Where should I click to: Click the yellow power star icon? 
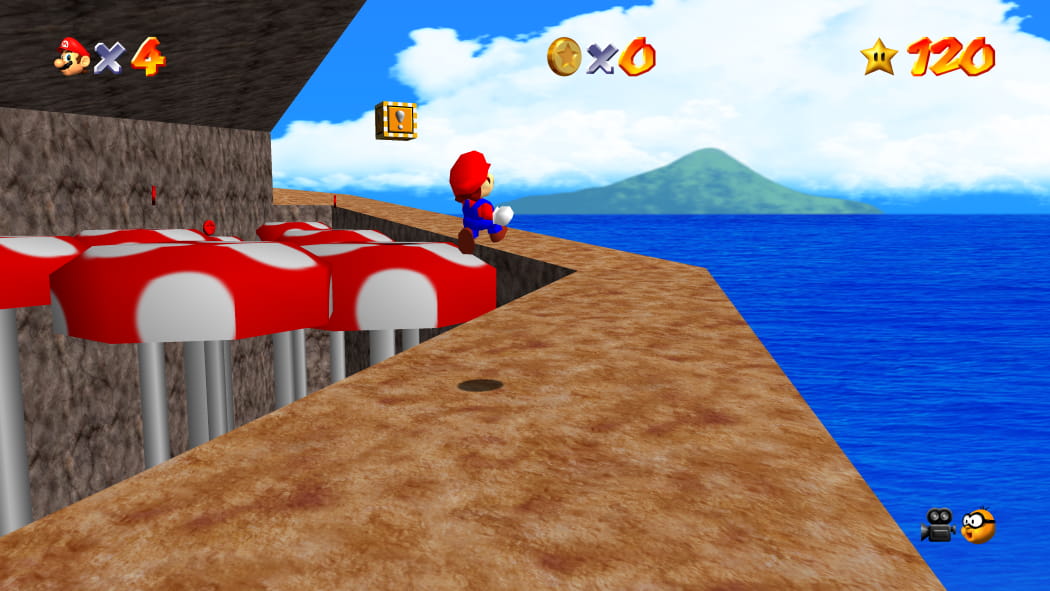tap(878, 56)
